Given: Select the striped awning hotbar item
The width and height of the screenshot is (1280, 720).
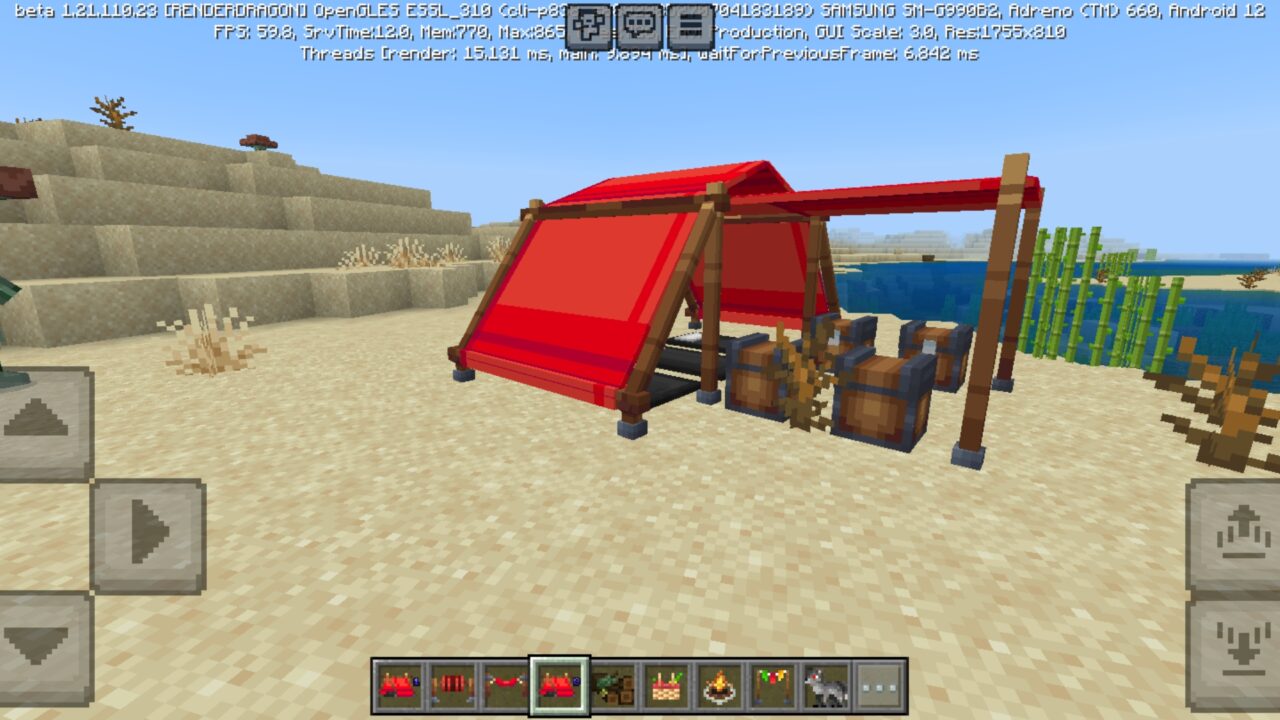Looking at the screenshot, I should coord(451,690).
